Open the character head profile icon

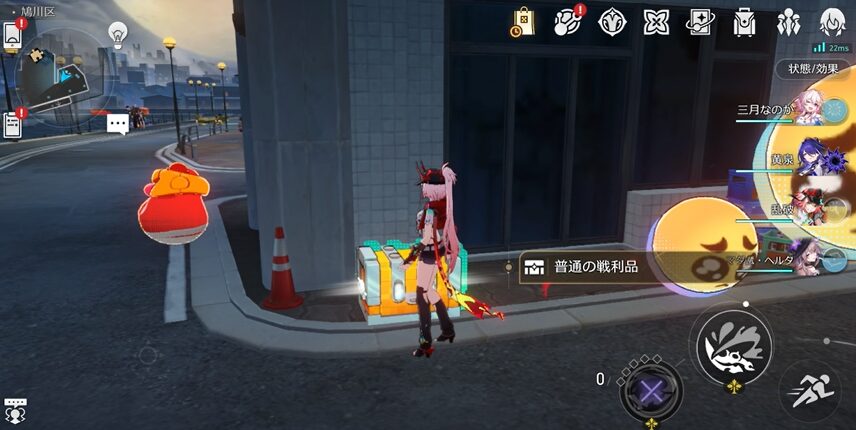[832, 21]
